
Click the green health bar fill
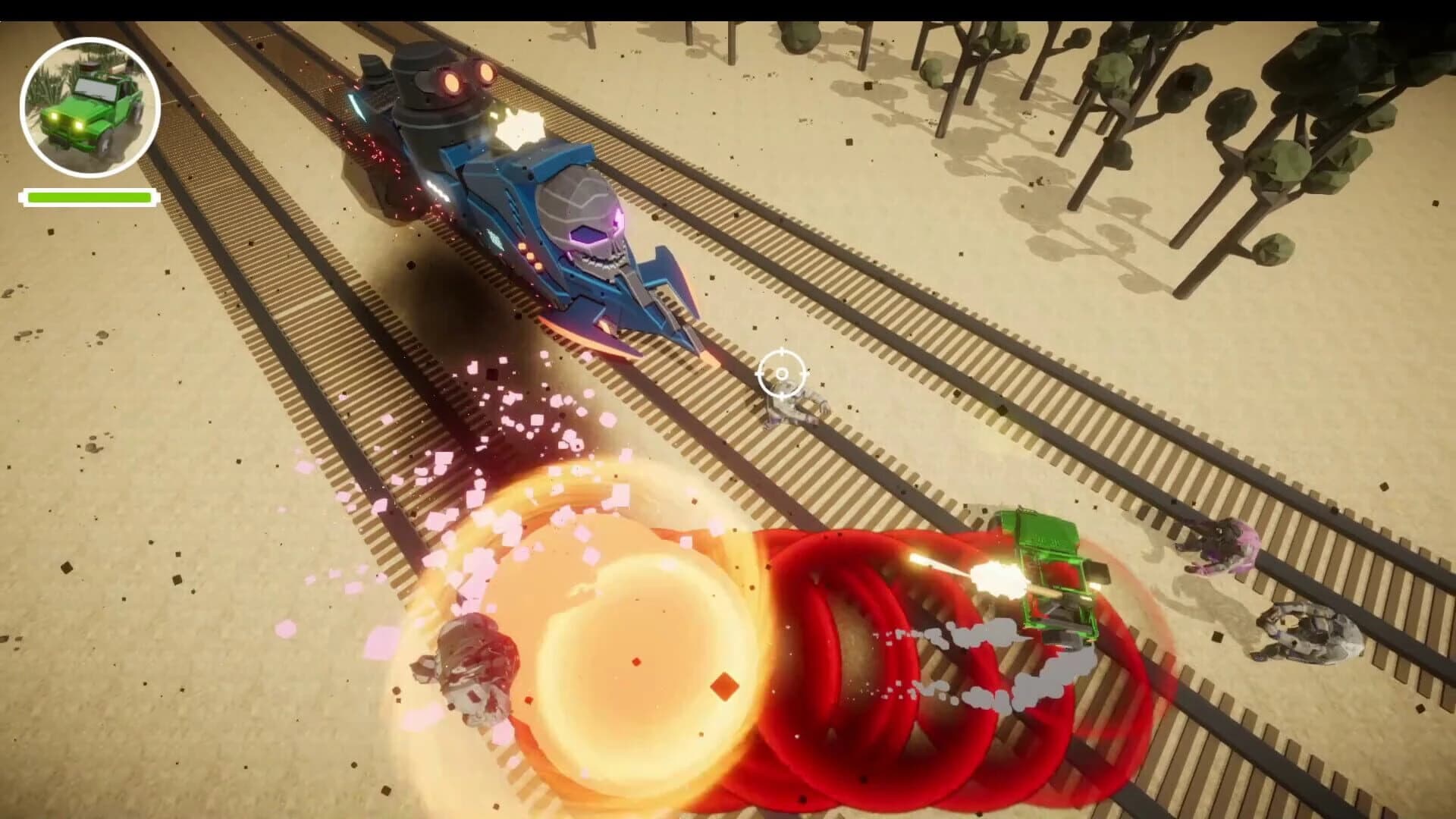point(89,197)
